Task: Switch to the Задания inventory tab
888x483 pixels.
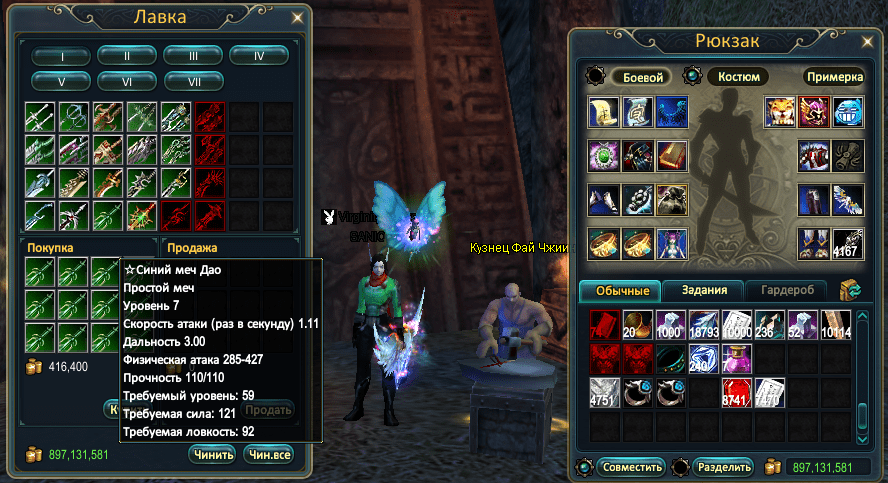Action: 703,291
